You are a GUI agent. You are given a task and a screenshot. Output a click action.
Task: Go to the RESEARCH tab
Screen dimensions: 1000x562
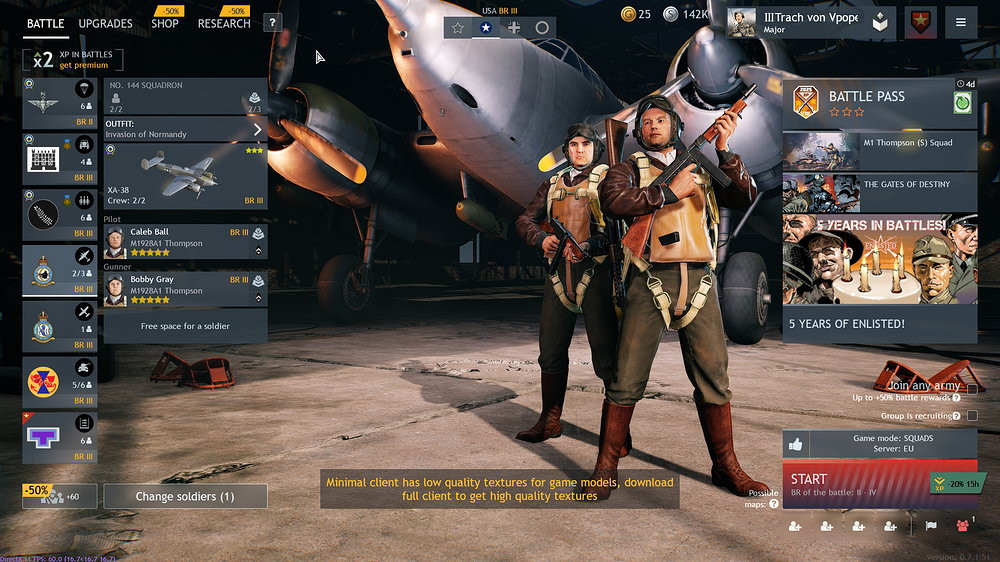pyautogui.click(x=223, y=23)
